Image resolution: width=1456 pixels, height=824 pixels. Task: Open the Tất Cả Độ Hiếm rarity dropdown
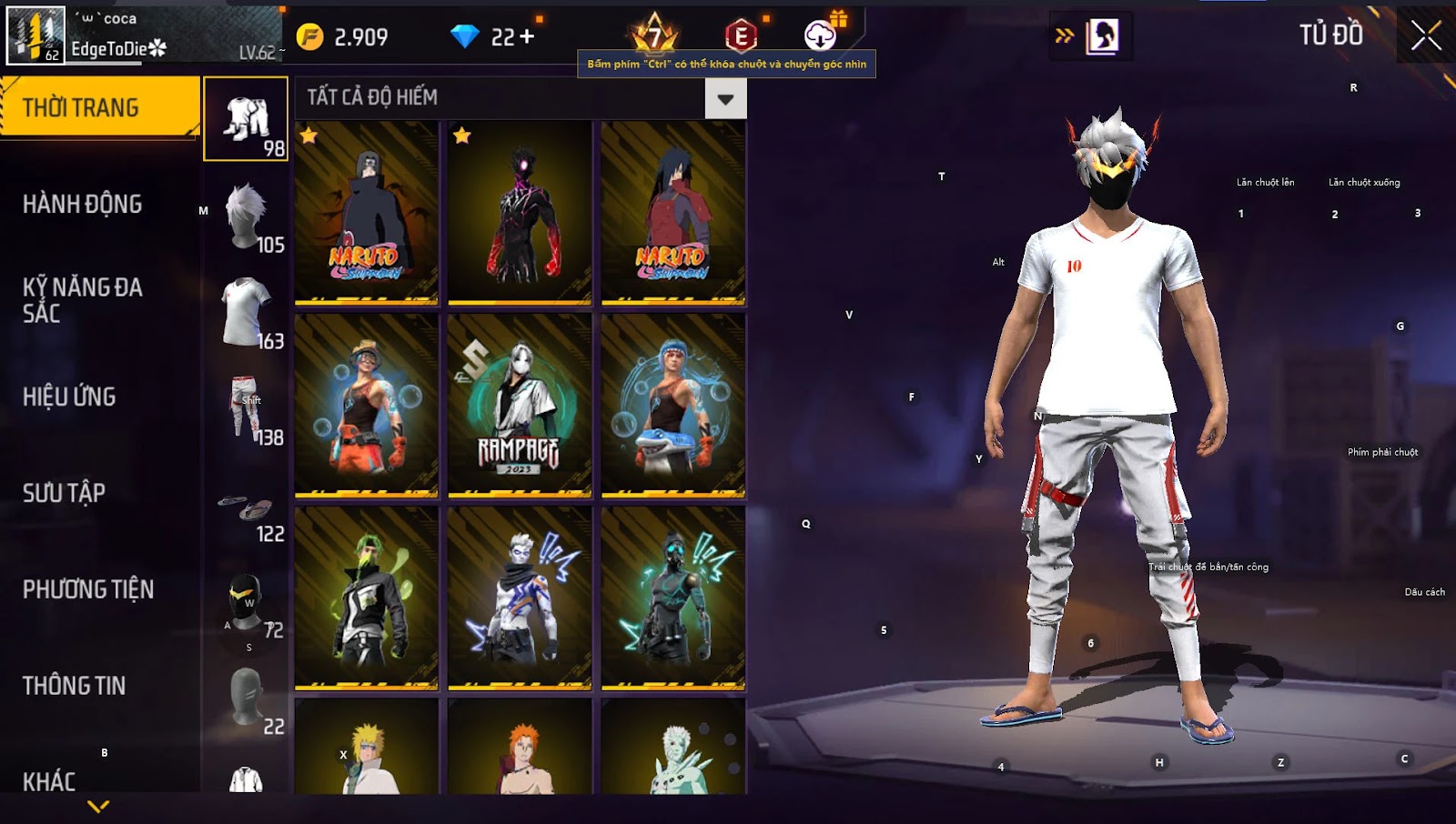(725, 98)
